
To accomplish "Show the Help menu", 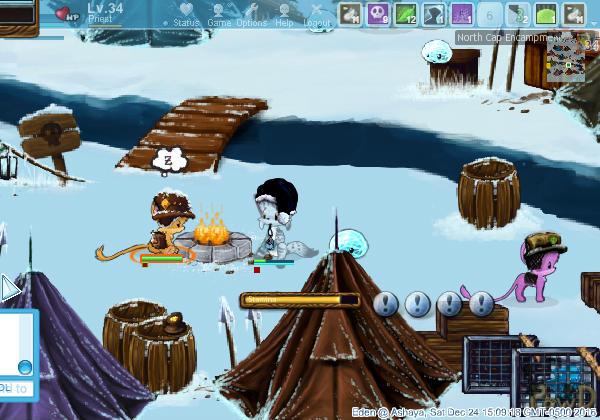I will click(285, 14).
